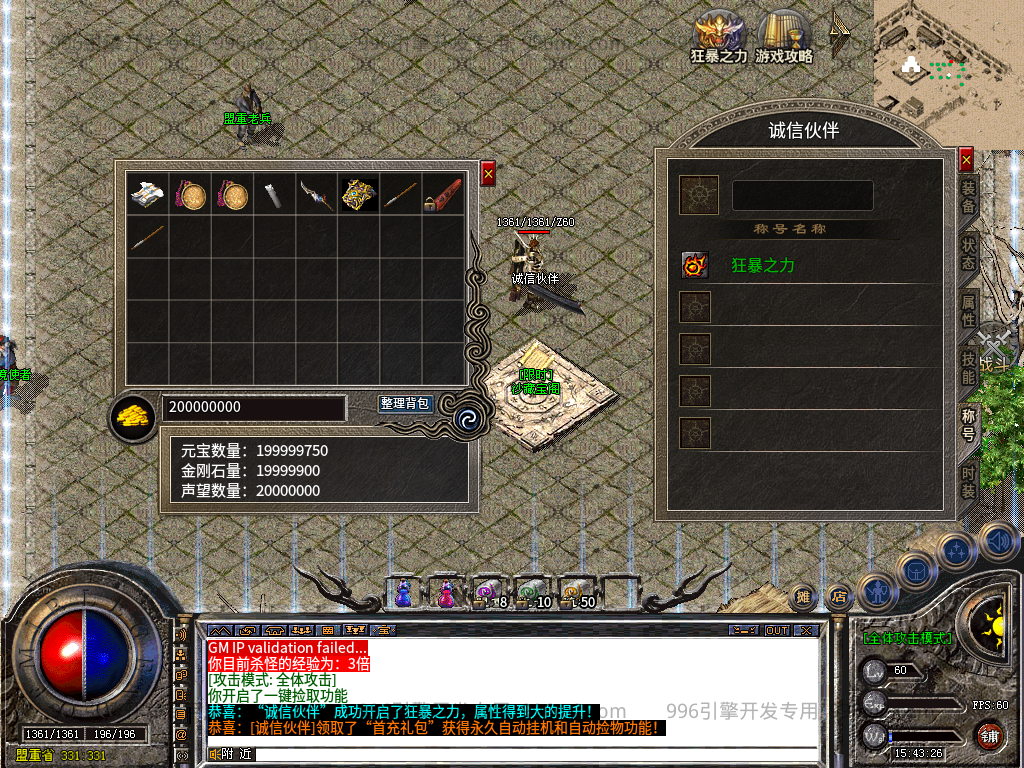This screenshot has width=1024, height=768.
Task: Select the white robe item slot
Action: coord(148,194)
